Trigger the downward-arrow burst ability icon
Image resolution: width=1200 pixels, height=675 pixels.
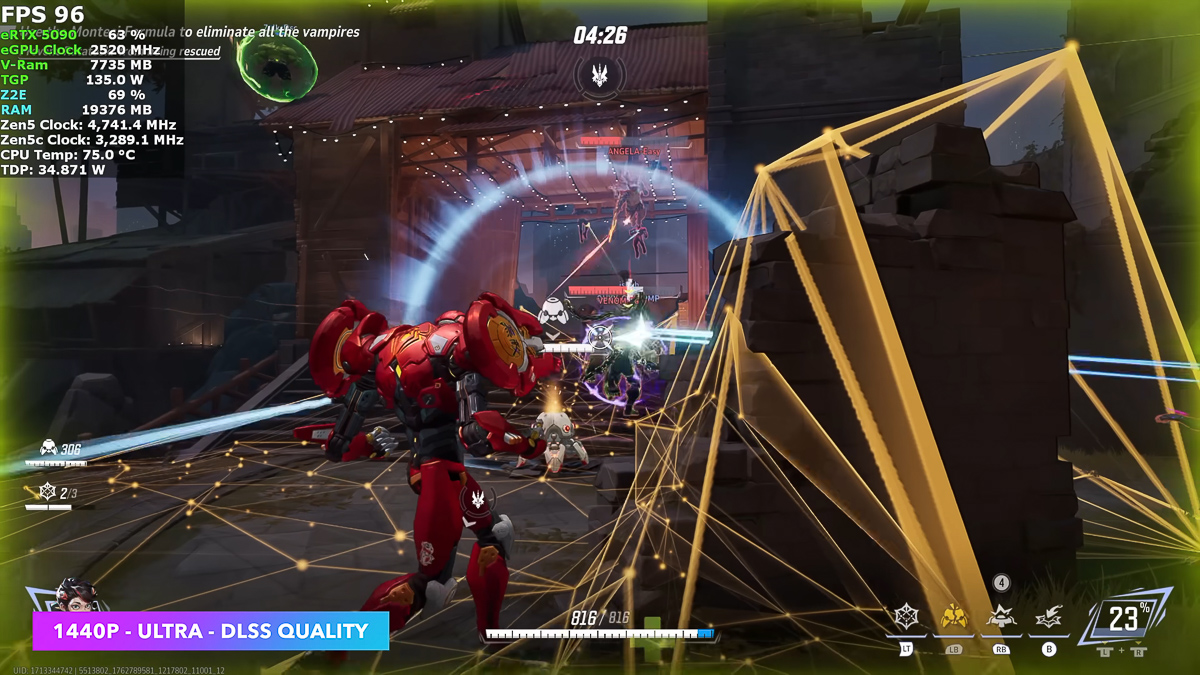(x=1048, y=619)
